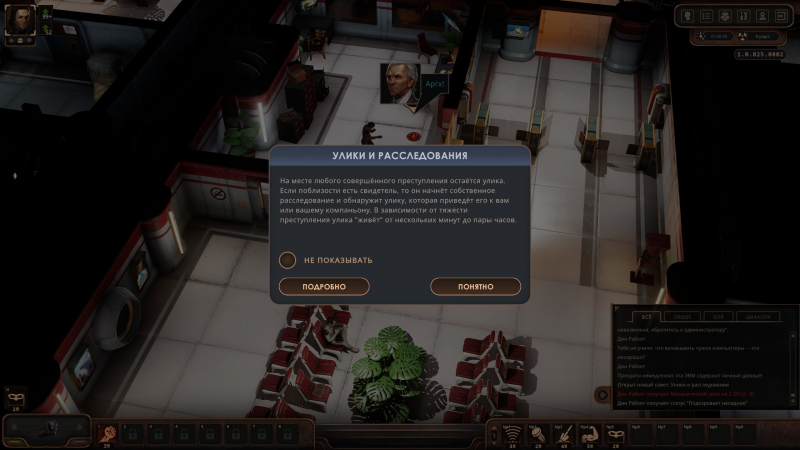Click the Арх! speech bubble portrait
The width and height of the screenshot is (800, 450).
pos(399,84)
